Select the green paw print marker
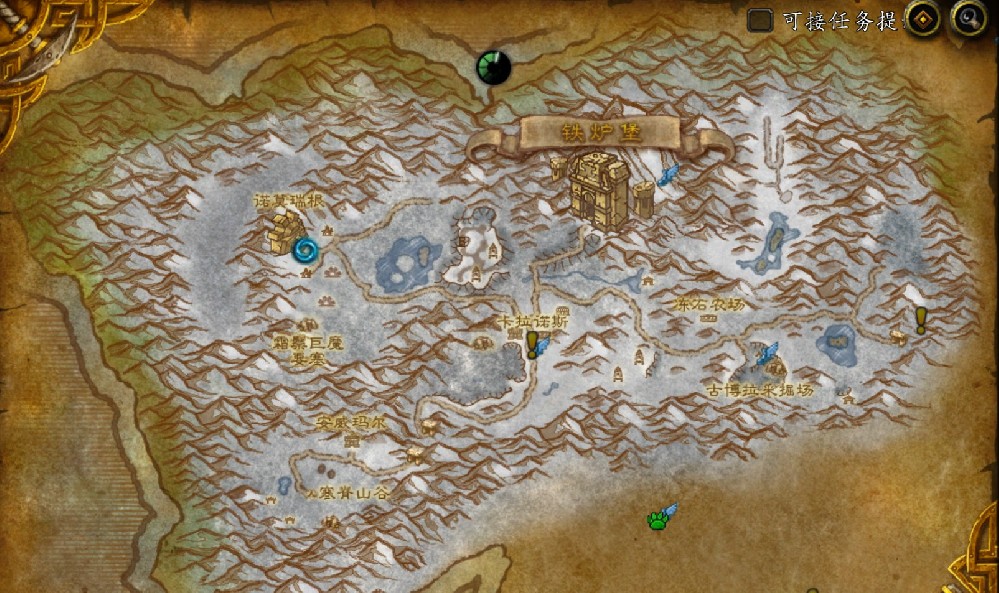 (x=657, y=520)
